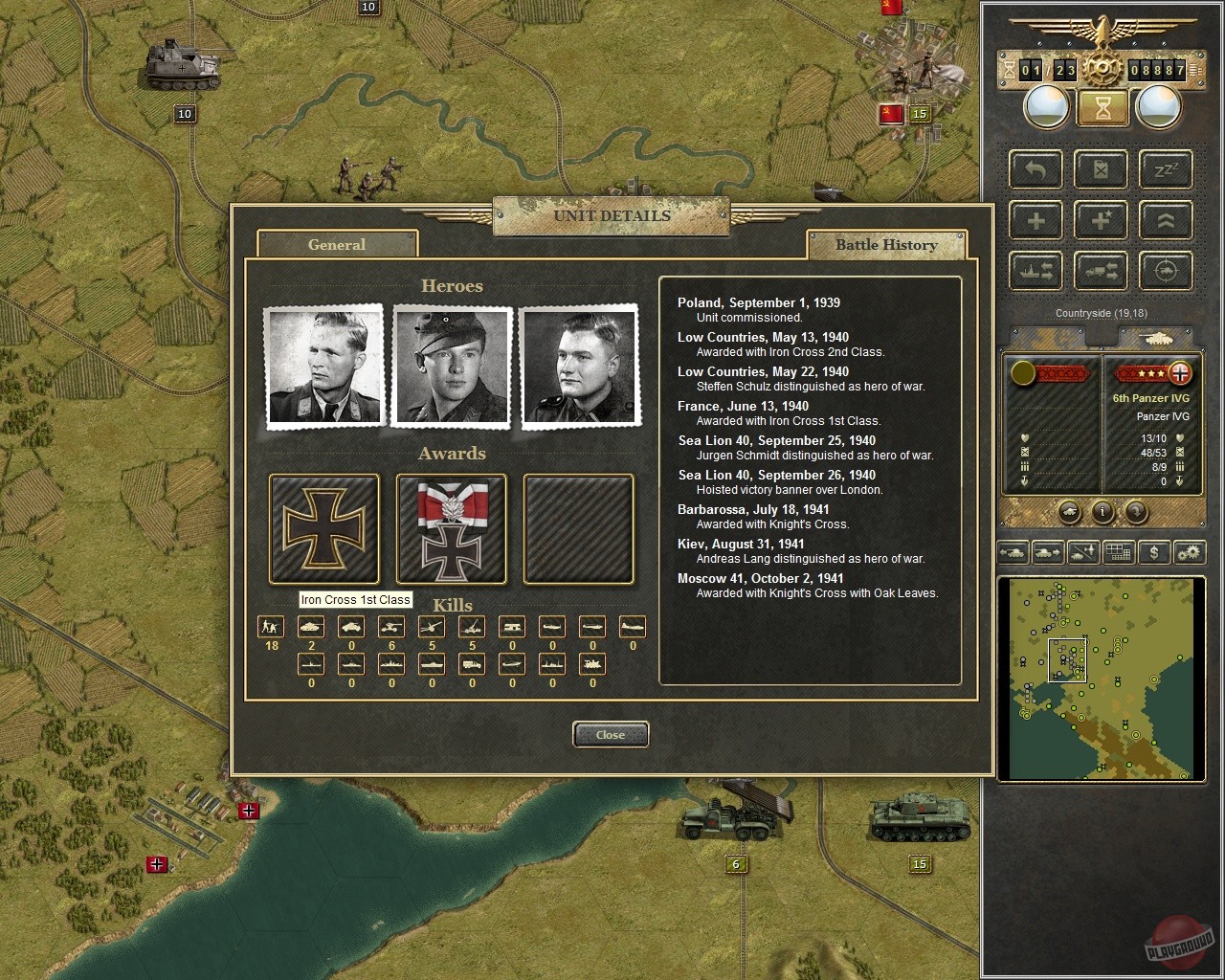The width and height of the screenshot is (1225, 980).
Task: Open the unit info circle button
Action: (1101, 512)
